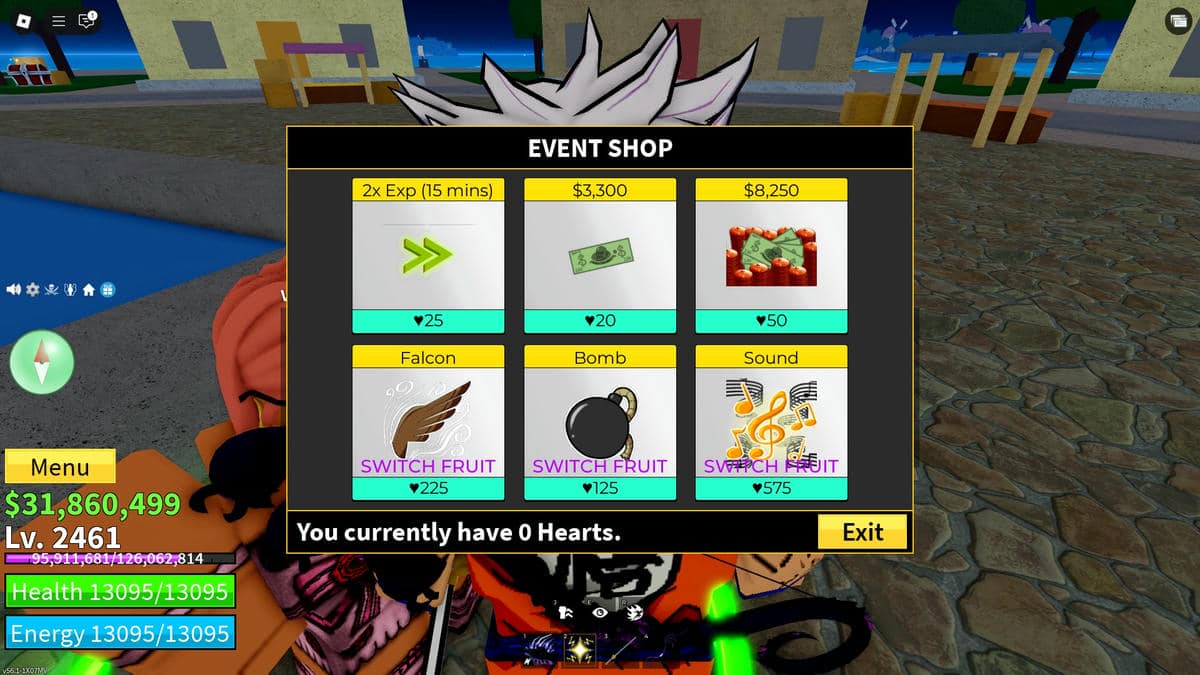Open the blue gift box icon

coord(107,290)
